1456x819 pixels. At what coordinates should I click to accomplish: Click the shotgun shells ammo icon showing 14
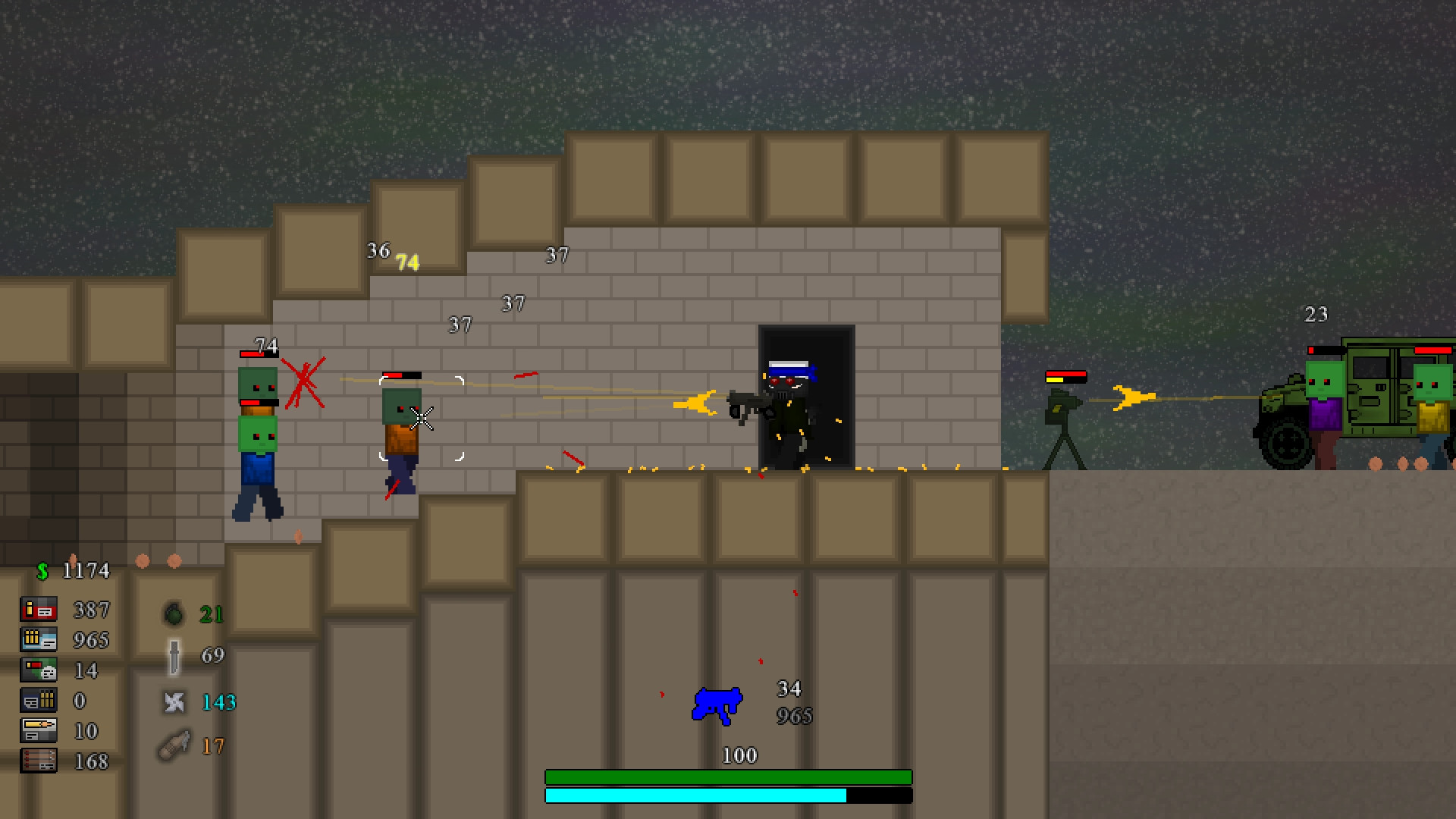39,670
